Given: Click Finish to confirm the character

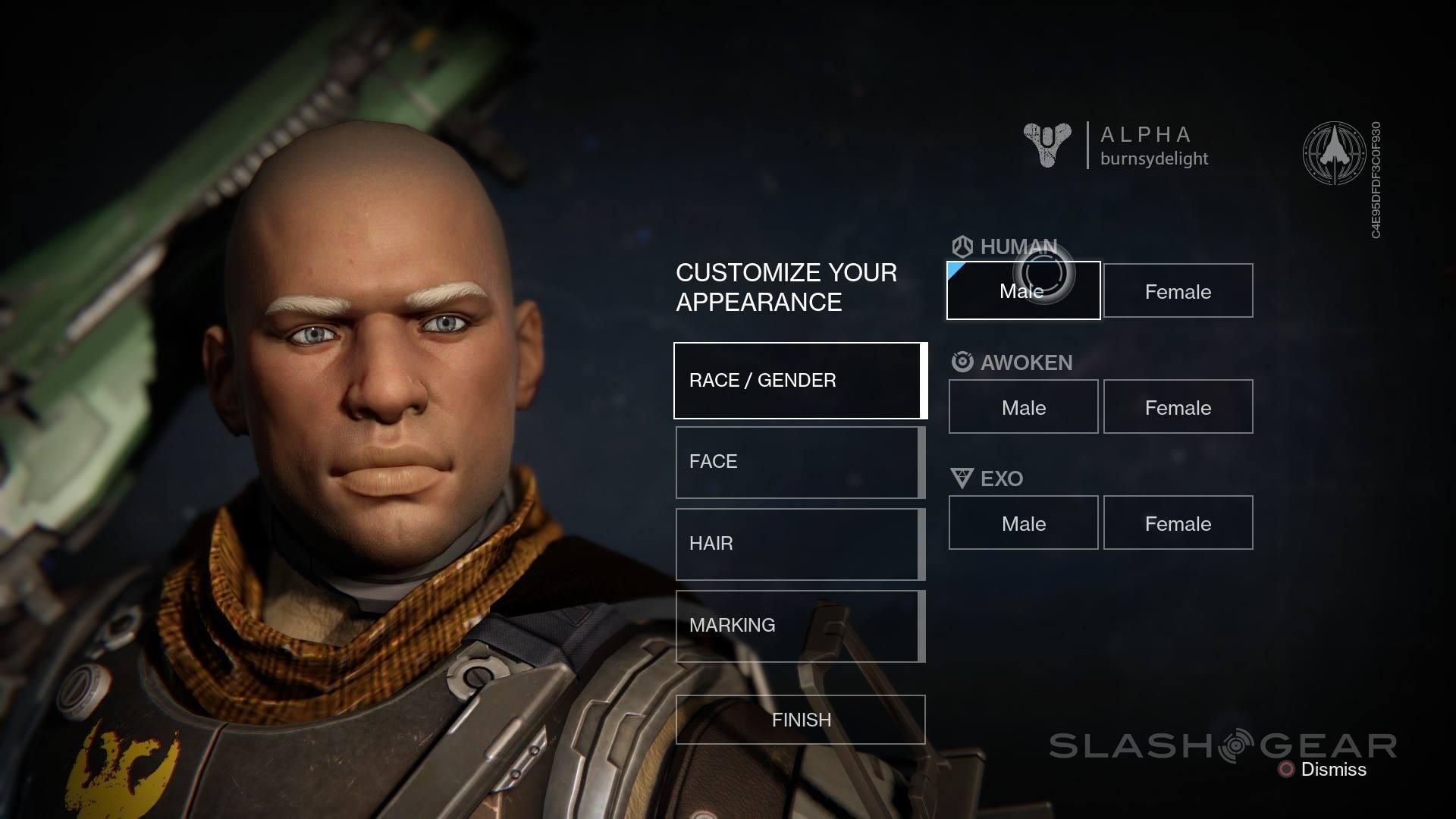Looking at the screenshot, I should (800, 720).
